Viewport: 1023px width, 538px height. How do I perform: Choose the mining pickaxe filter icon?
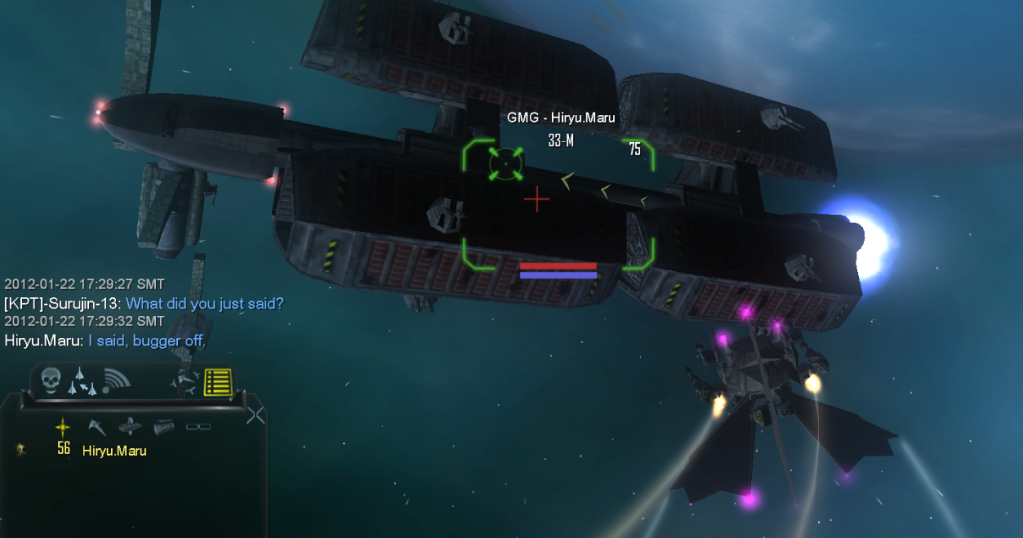[x=97, y=427]
